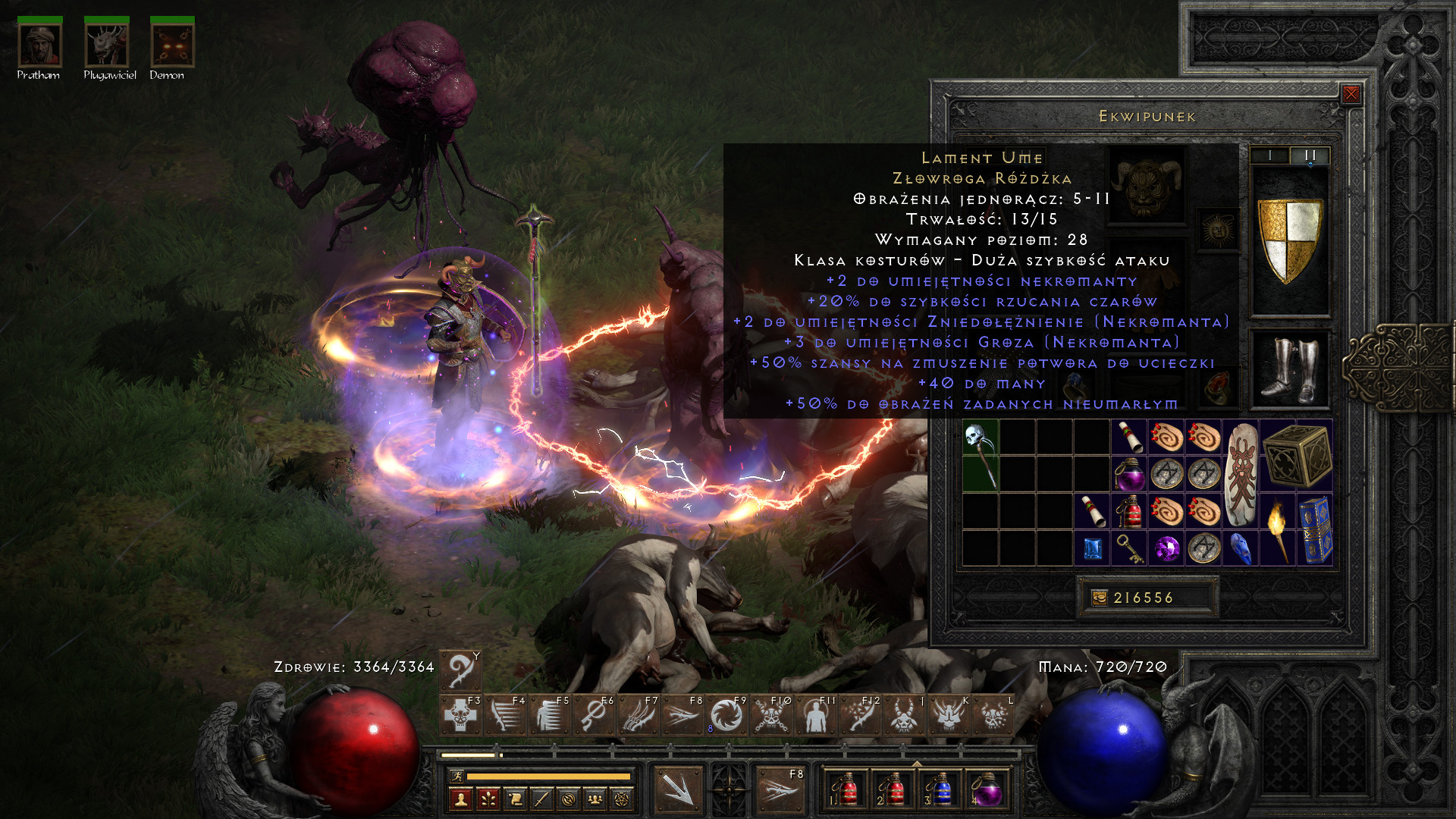Image resolution: width=1456 pixels, height=819 pixels.
Task: Switch to weapon set II tab
Action: click(1310, 155)
